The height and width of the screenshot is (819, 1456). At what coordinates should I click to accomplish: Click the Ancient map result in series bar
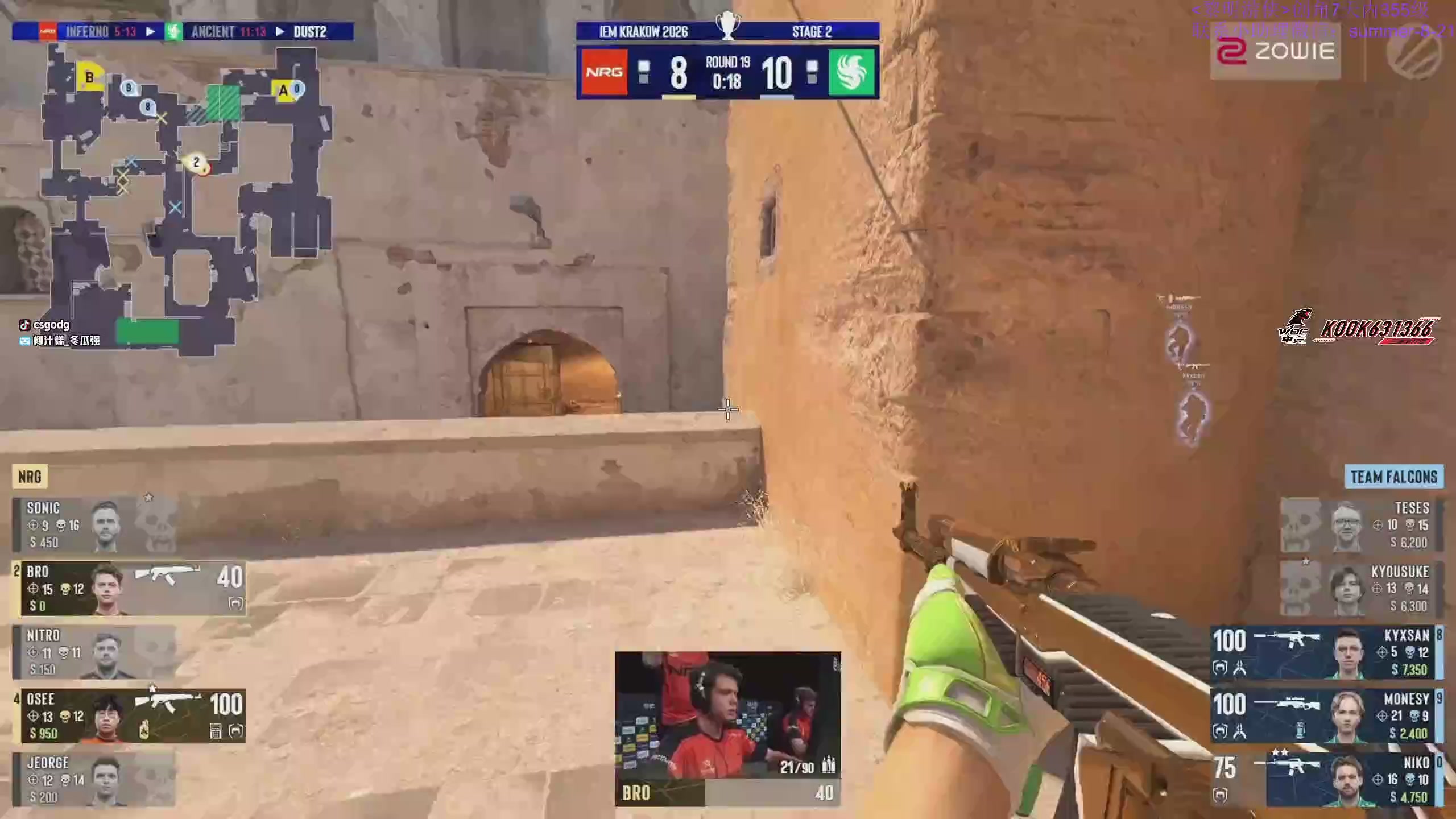click(x=227, y=32)
